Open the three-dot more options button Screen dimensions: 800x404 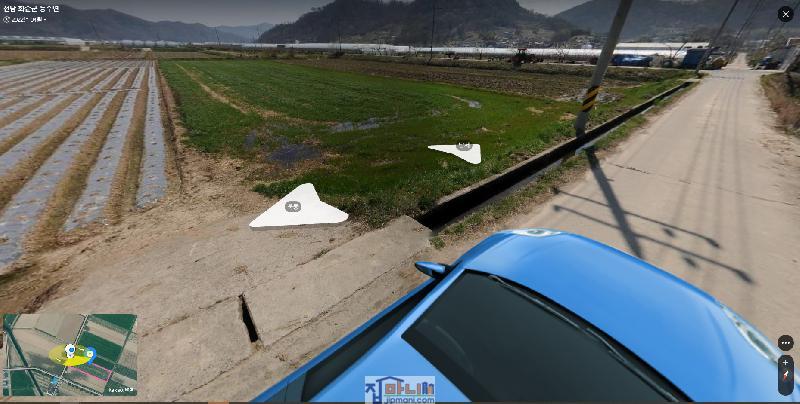click(785, 342)
